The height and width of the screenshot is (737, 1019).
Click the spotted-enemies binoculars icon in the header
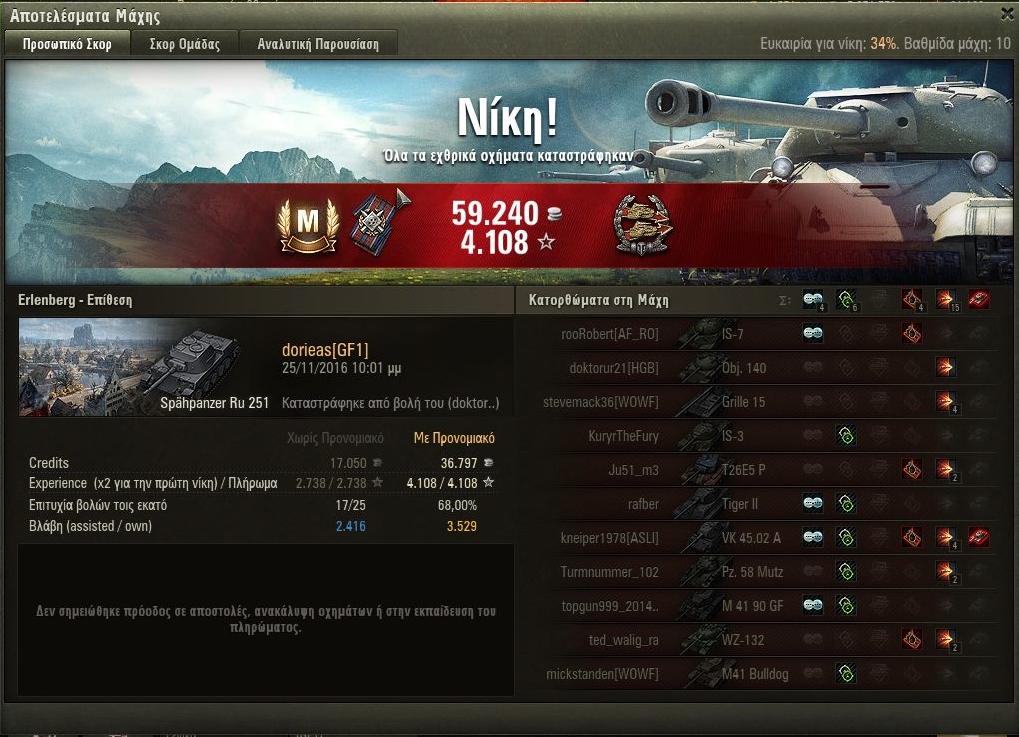tap(813, 299)
